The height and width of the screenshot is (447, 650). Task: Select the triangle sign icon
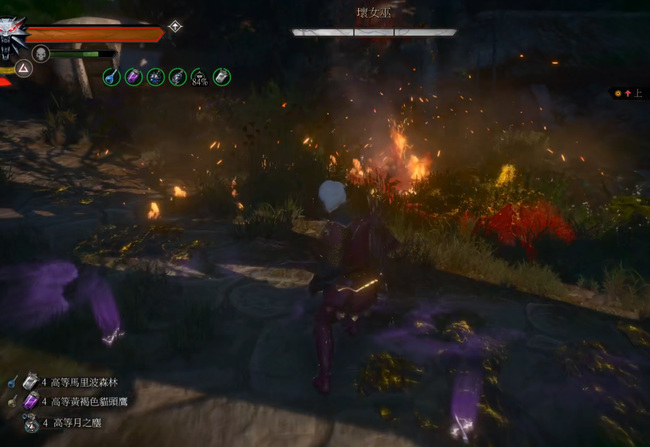pos(23,68)
